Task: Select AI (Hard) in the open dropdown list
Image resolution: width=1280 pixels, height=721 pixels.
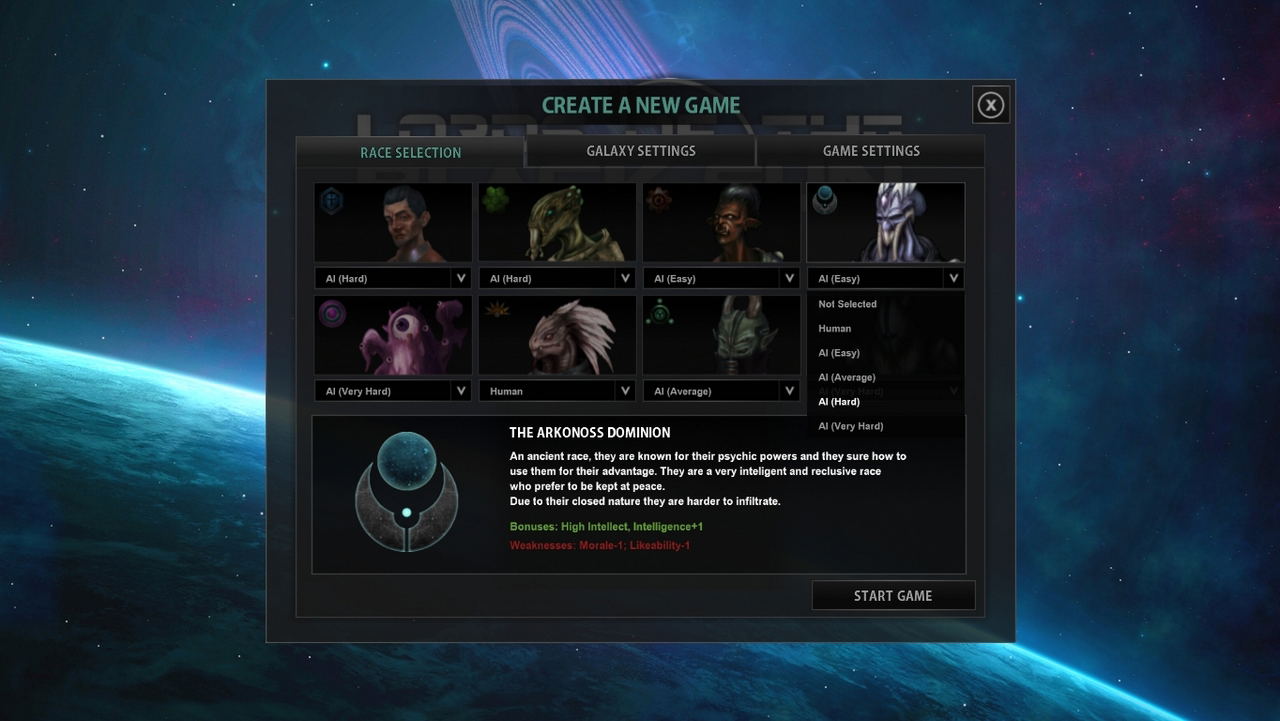Action: (x=839, y=402)
